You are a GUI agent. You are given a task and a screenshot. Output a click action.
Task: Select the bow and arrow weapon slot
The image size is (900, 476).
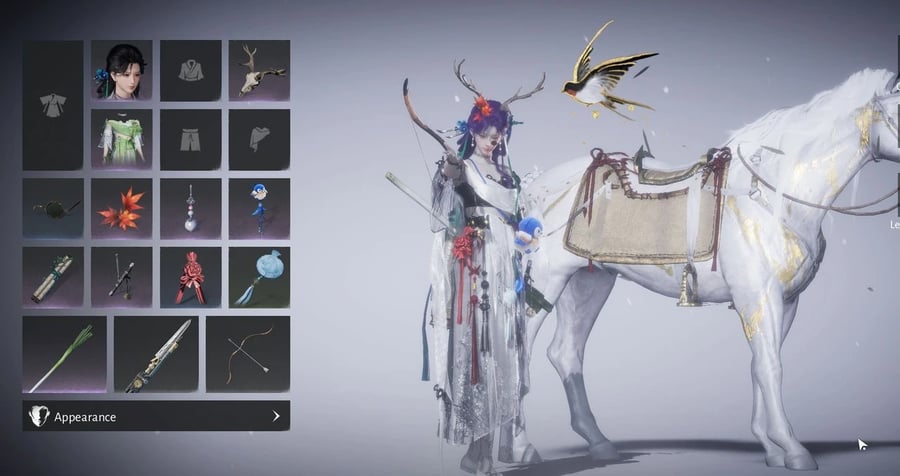[x=247, y=354]
